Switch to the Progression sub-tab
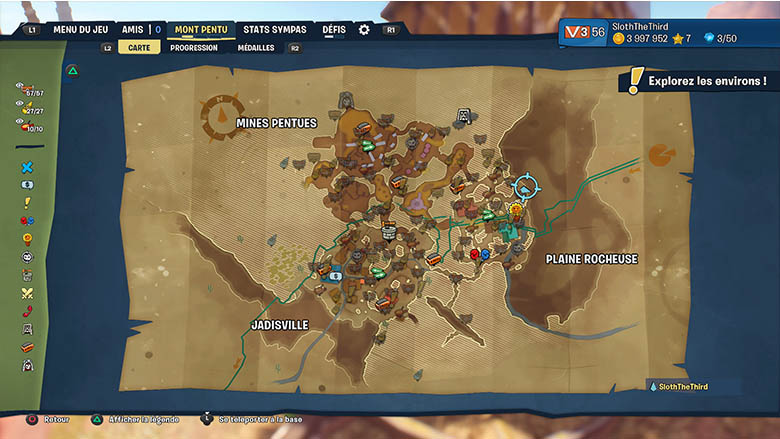Image resolution: width=780 pixels, height=439 pixels. click(194, 47)
